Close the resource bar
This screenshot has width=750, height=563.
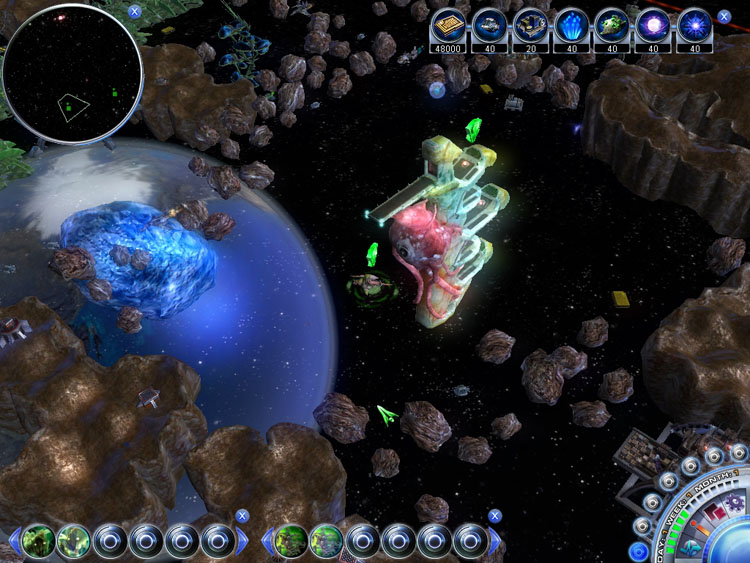point(724,16)
